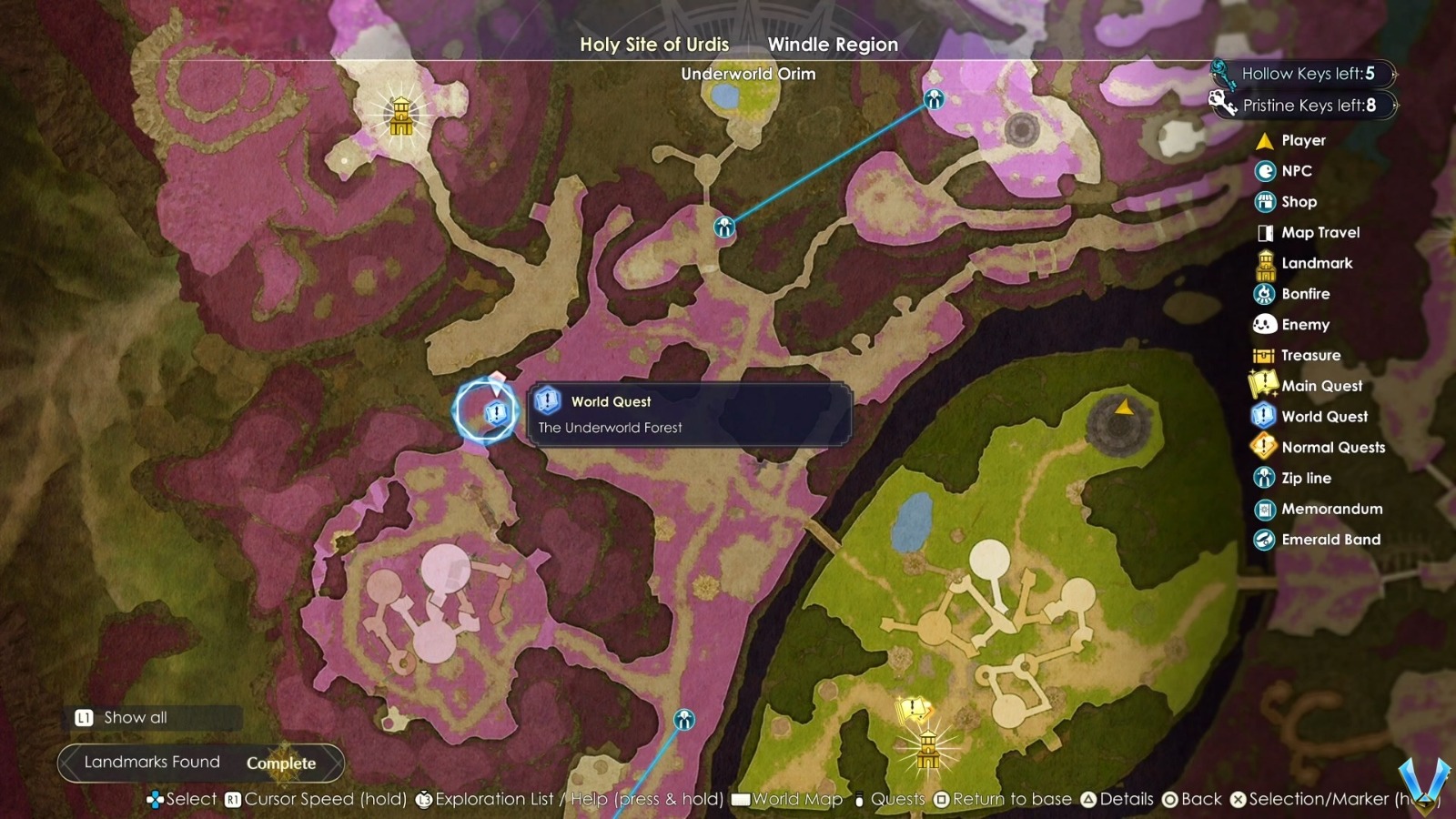Select Normal Quests in the legend
1456x819 pixels.
(x=1332, y=448)
